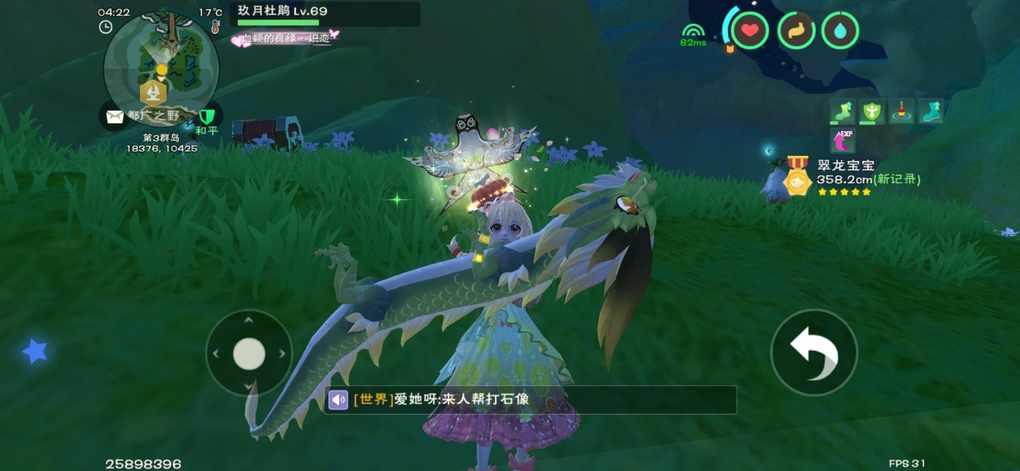Inspect the green shield buff icon
The image size is (1020, 471).
871,111
